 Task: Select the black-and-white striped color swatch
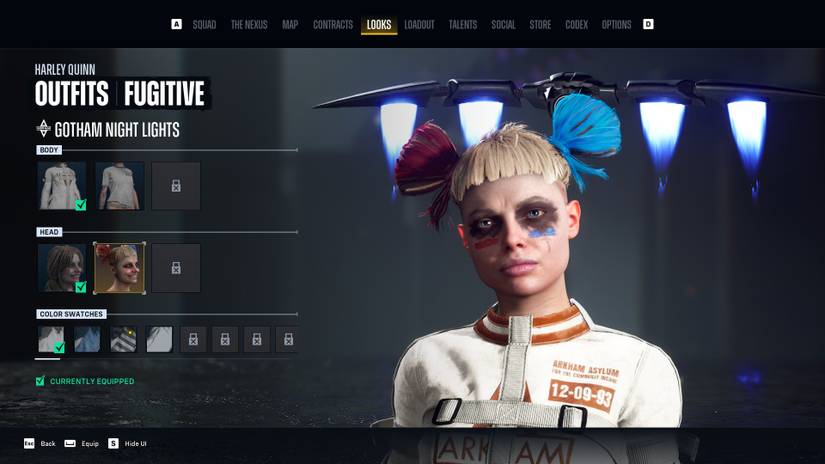[123, 340]
